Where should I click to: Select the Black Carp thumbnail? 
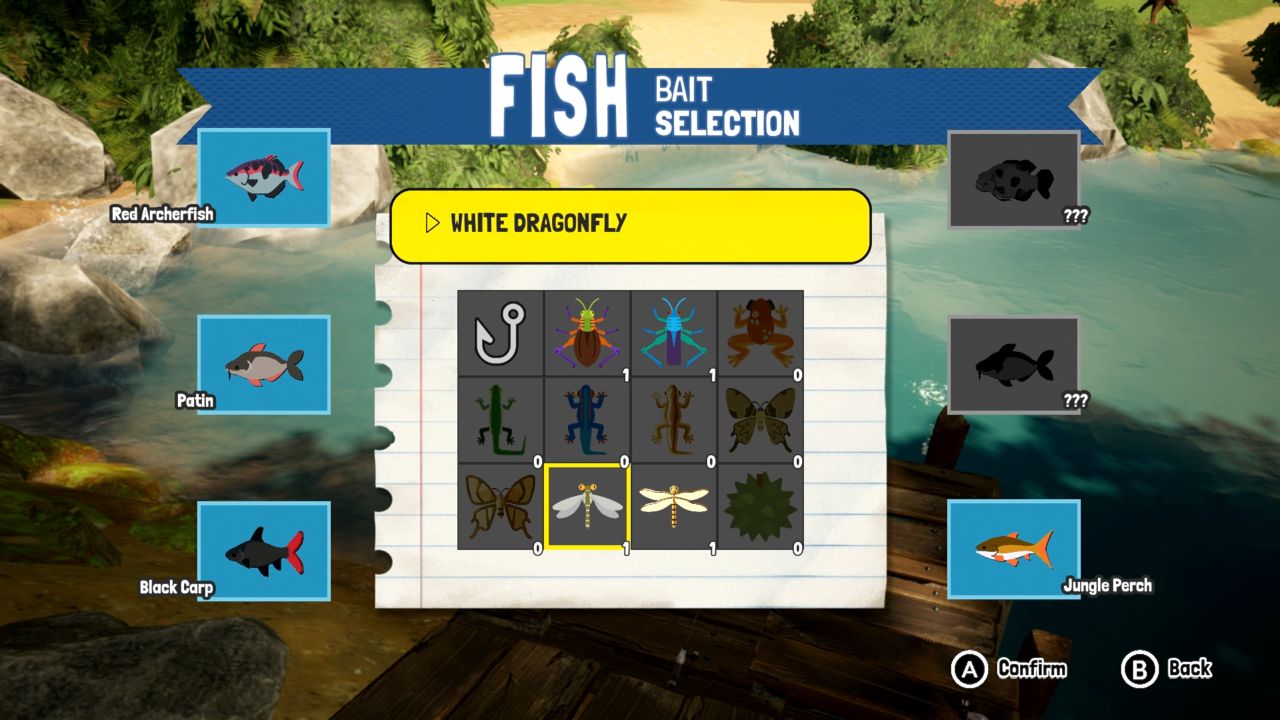click(x=265, y=552)
